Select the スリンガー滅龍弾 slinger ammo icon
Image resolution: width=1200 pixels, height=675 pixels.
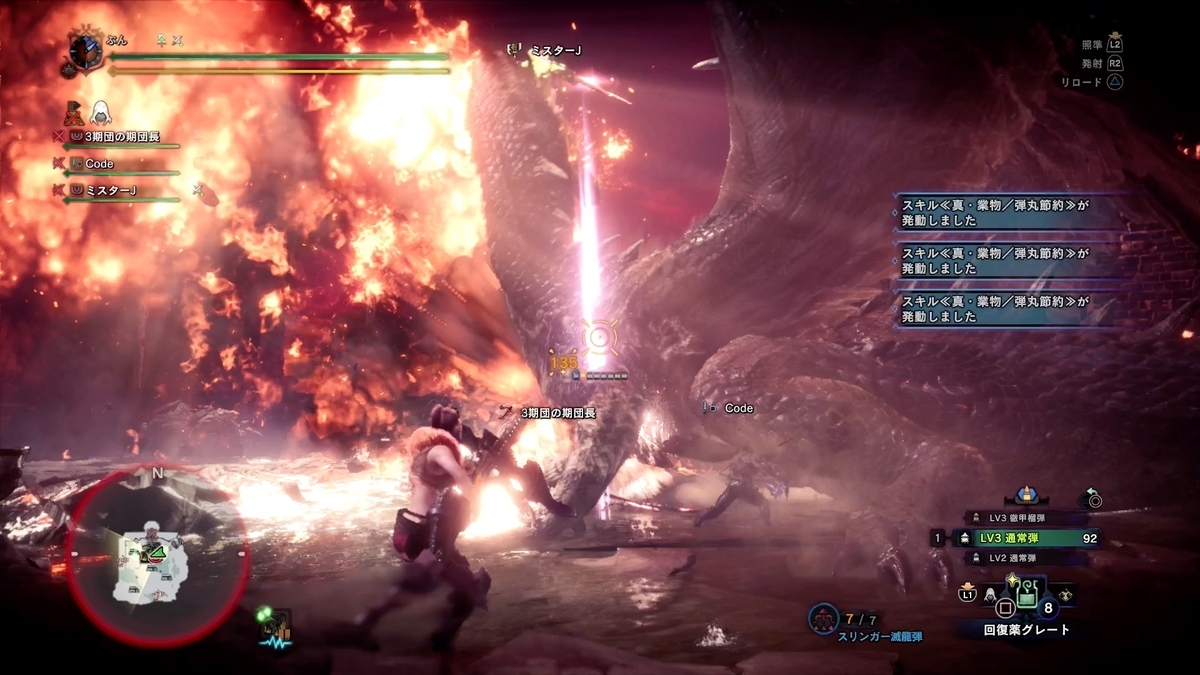pos(824,619)
